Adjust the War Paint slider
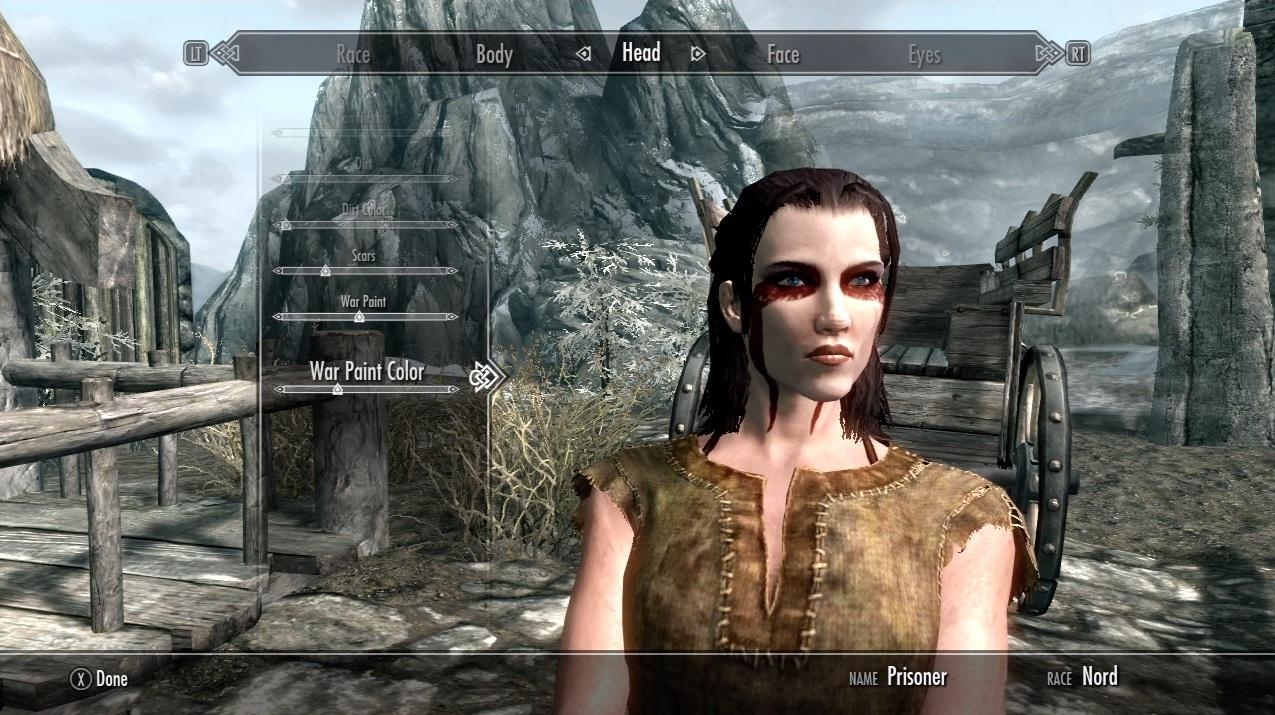Image resolution: width=1275 pixels, height=715 pixels. (x=359, y=317)
